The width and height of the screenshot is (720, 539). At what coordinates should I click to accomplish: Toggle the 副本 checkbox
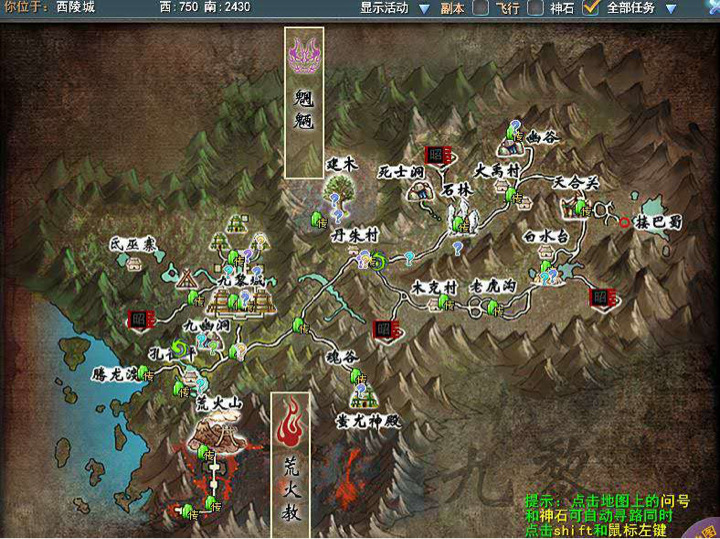coord(481,8)
